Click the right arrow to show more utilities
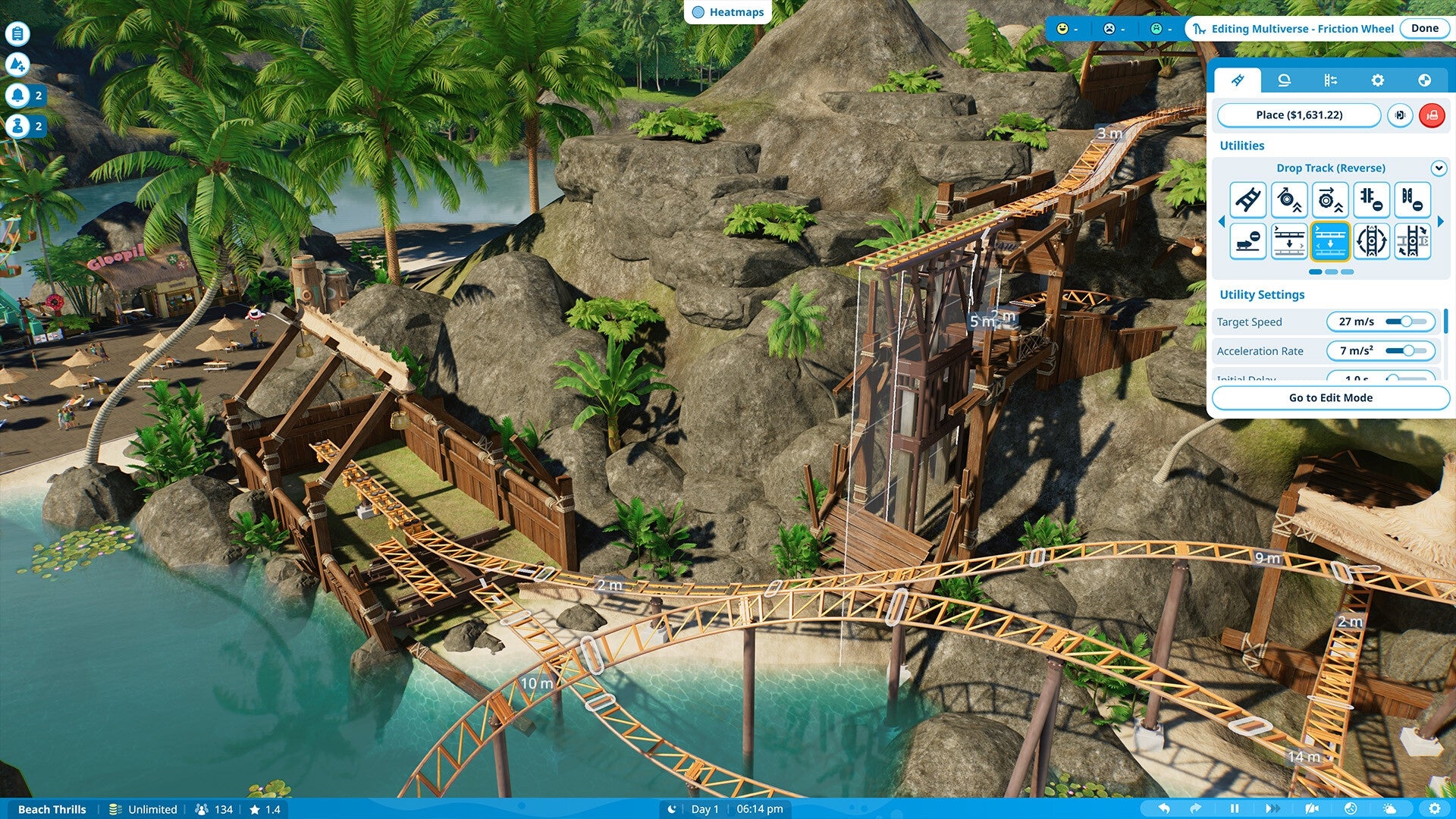 point(1441,221)
